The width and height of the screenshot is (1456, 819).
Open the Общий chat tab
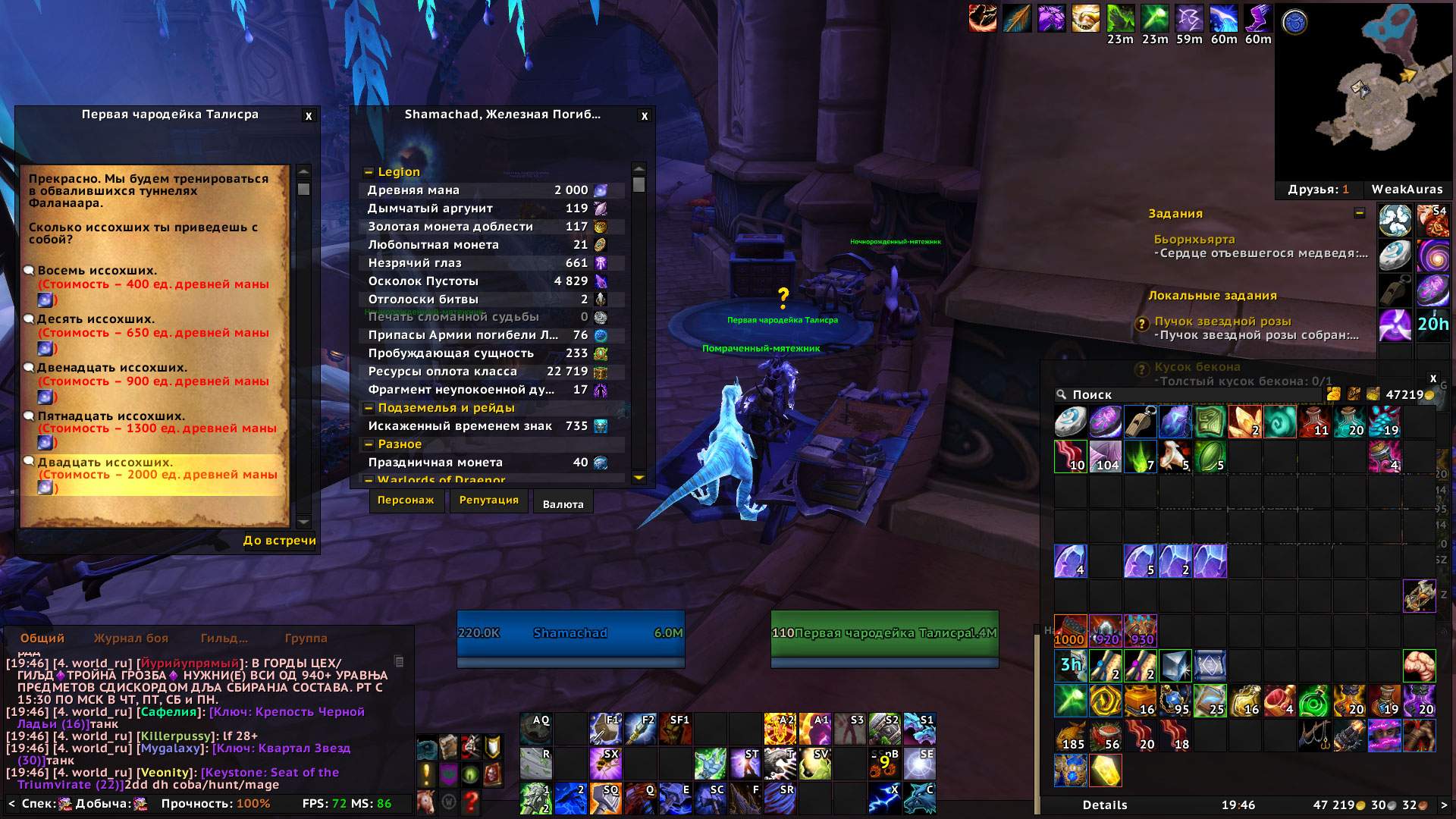pos(42,639)
